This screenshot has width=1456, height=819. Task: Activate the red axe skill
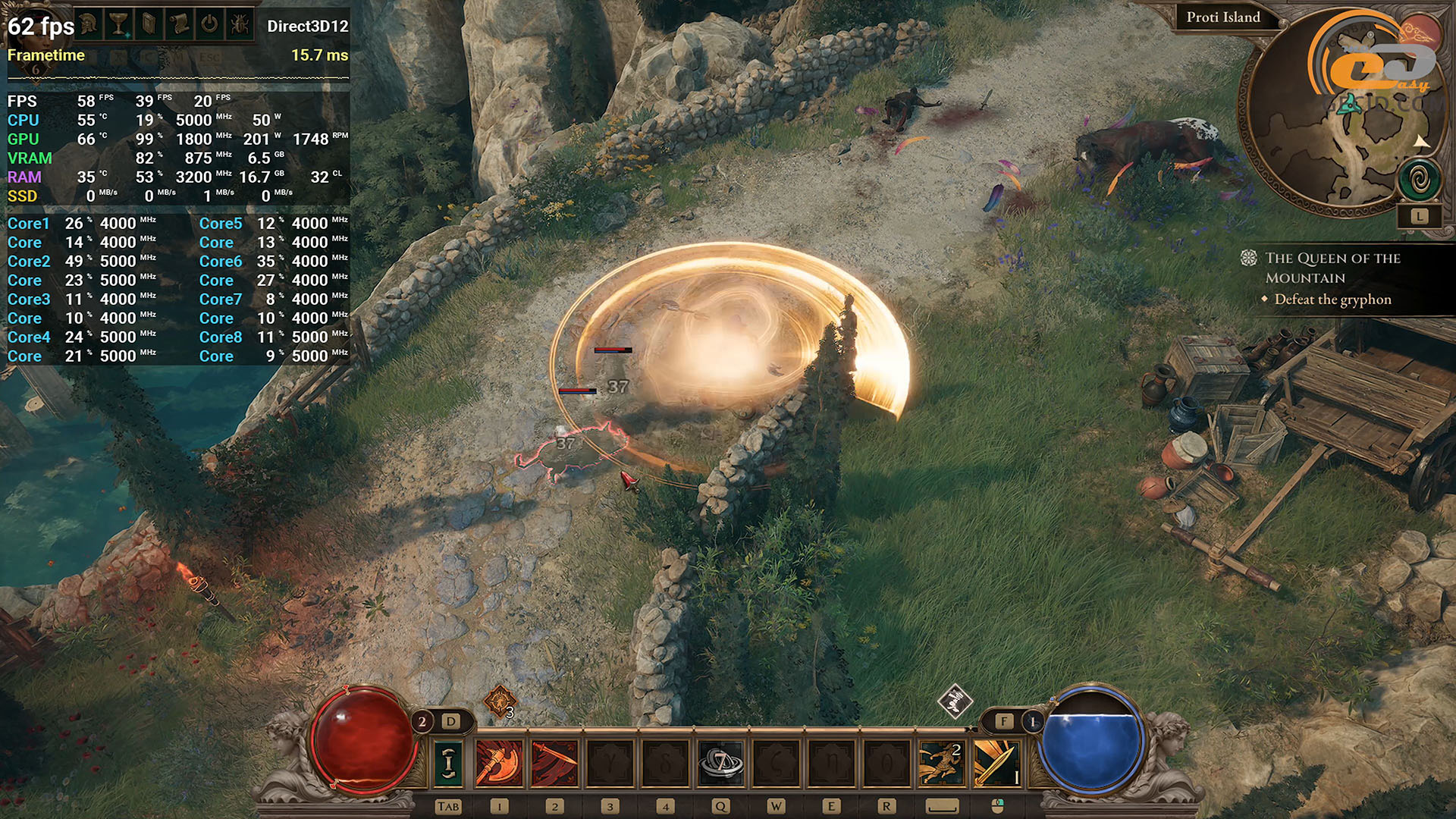pos(499,763)
